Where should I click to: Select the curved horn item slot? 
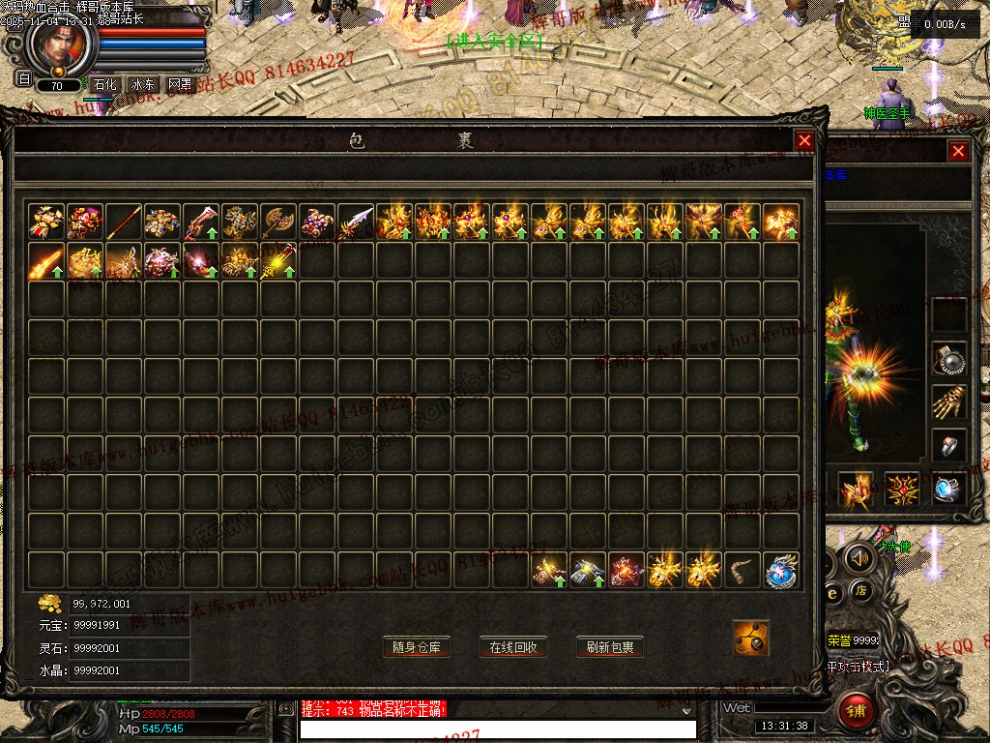[x=743, y=570]
